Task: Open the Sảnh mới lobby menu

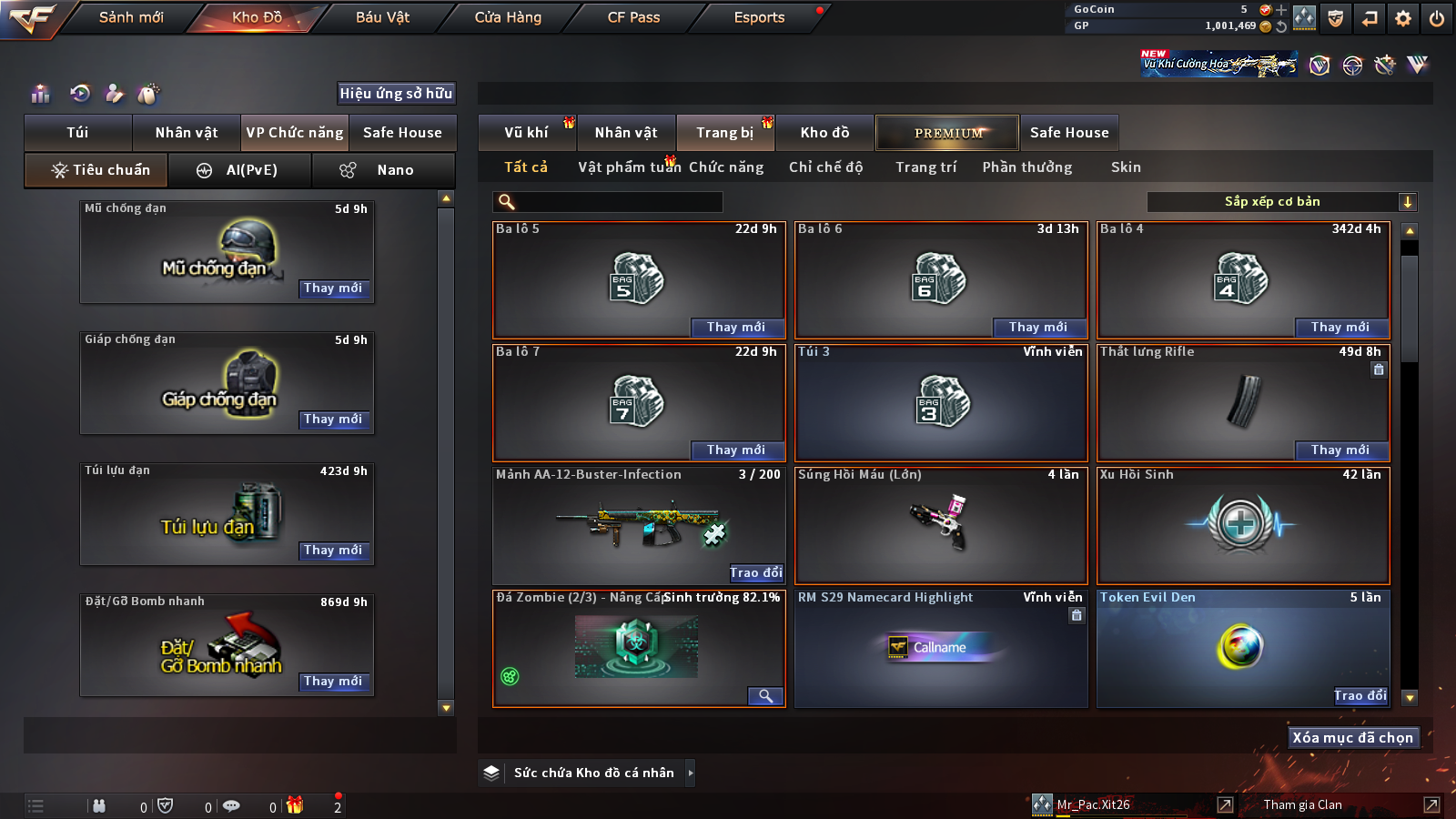Action: point(131,17)
